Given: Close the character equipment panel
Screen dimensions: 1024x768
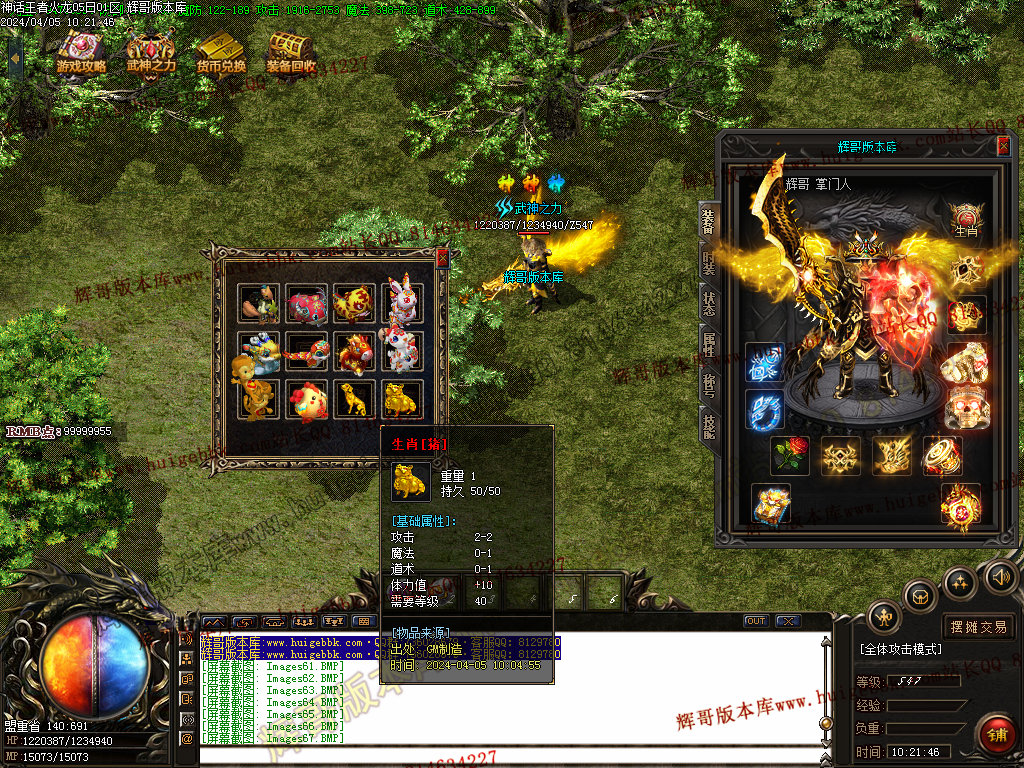Looking at the screenshot, I should 1003,146.
